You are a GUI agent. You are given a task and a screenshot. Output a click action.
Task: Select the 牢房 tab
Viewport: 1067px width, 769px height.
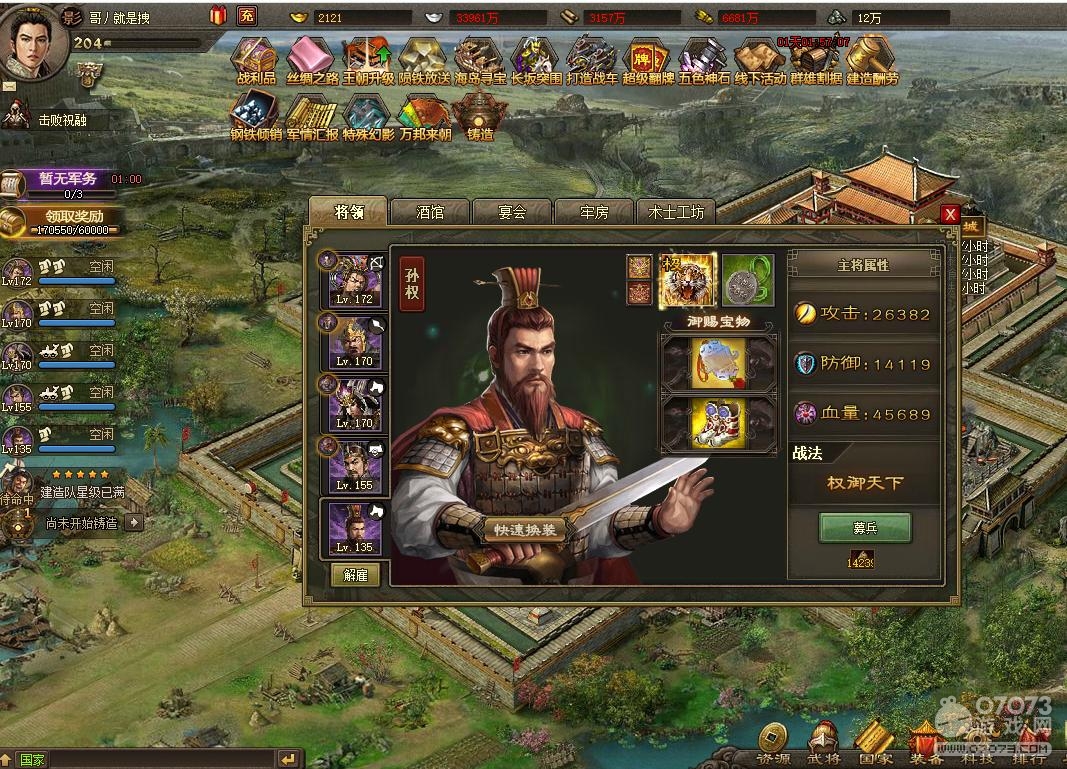(x=594, y=212)
